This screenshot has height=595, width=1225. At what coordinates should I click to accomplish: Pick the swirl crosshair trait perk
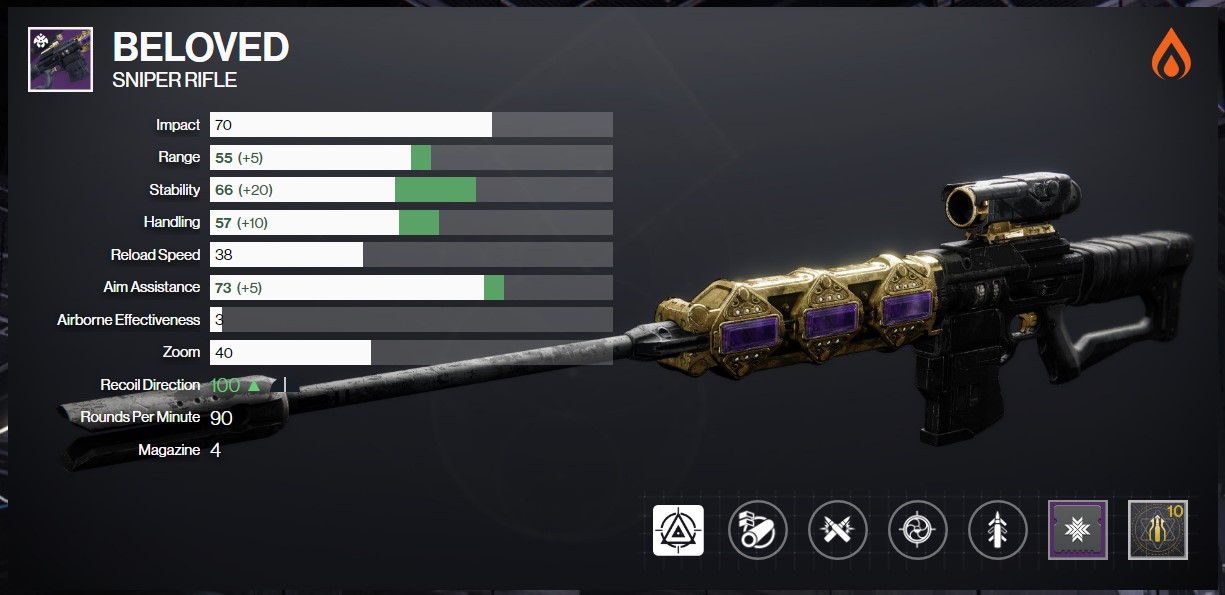pos(917,530)
